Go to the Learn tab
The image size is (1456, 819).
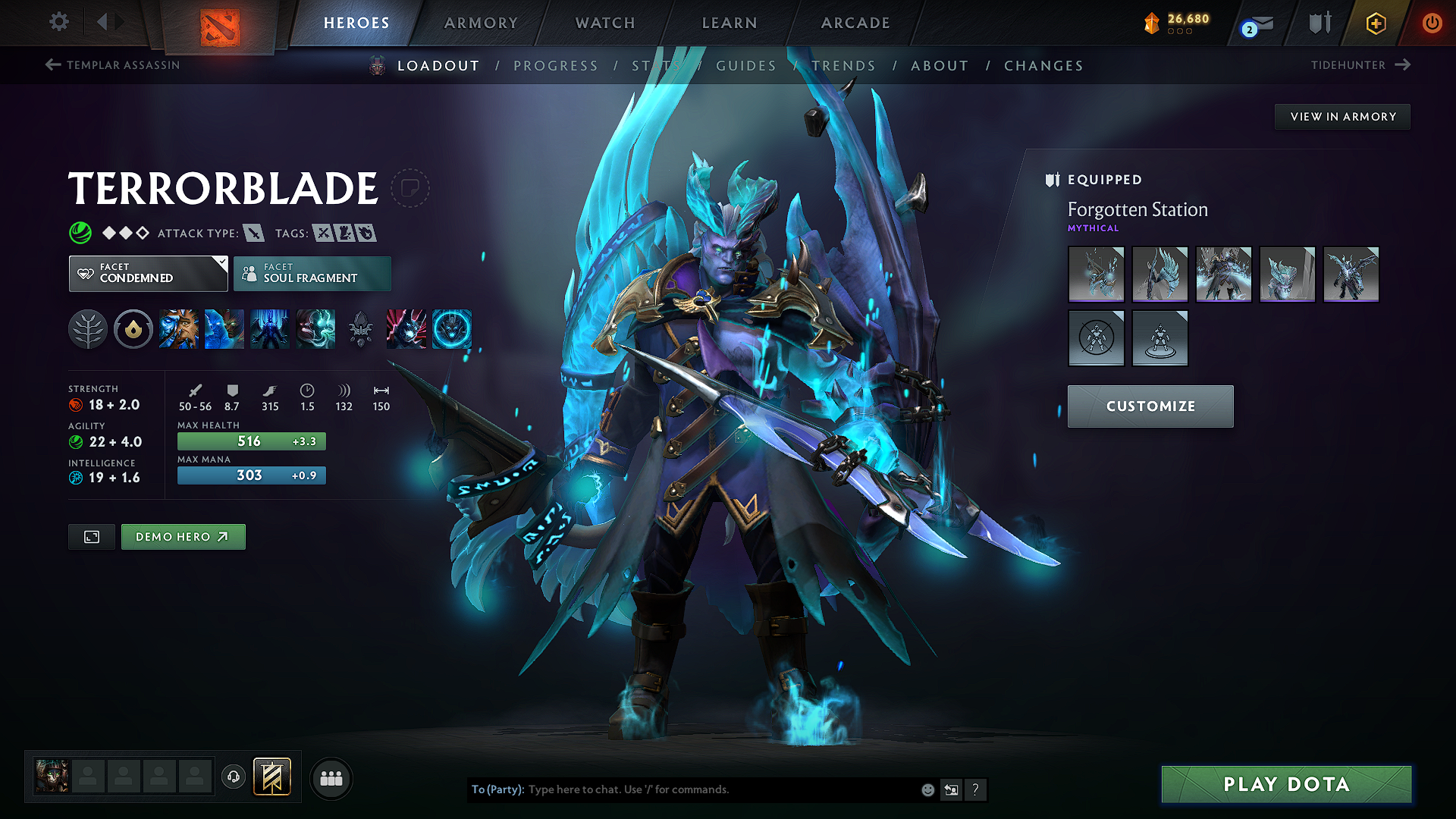[x=730, y=23]
